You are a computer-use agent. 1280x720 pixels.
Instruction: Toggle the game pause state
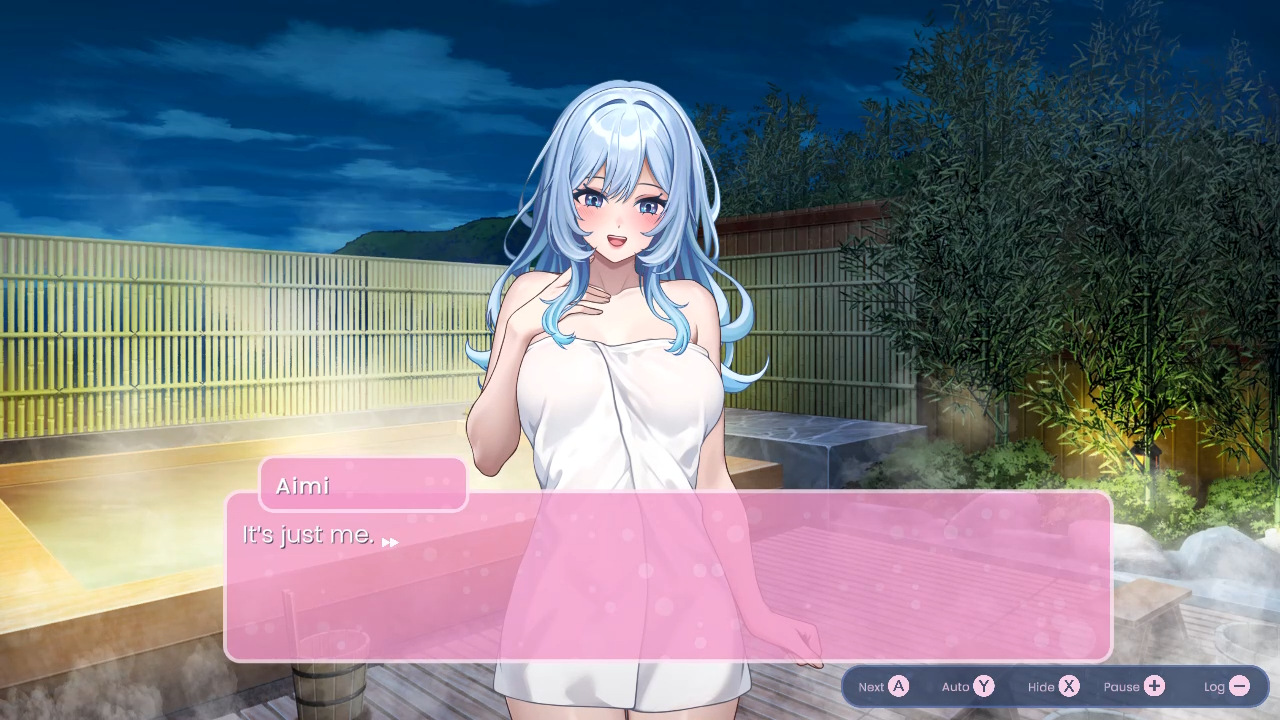tap(1134, 686)
